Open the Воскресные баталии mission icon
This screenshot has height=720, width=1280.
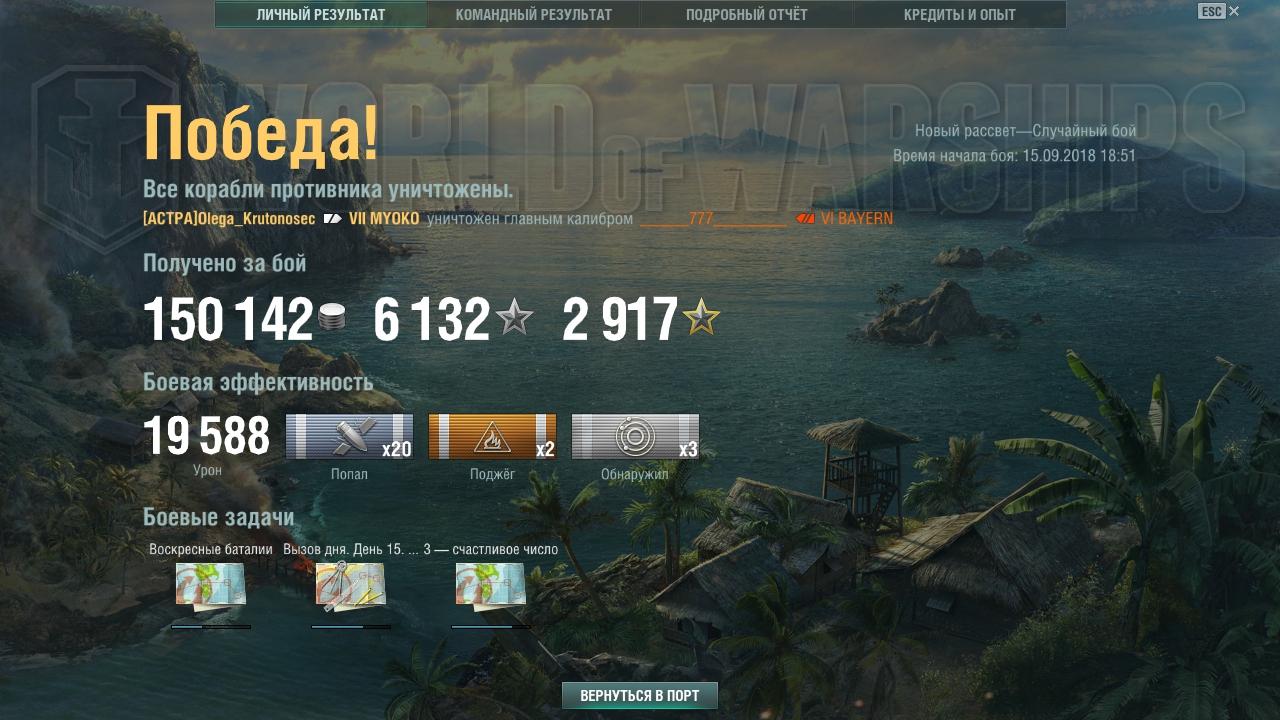[x=211, y=585]
